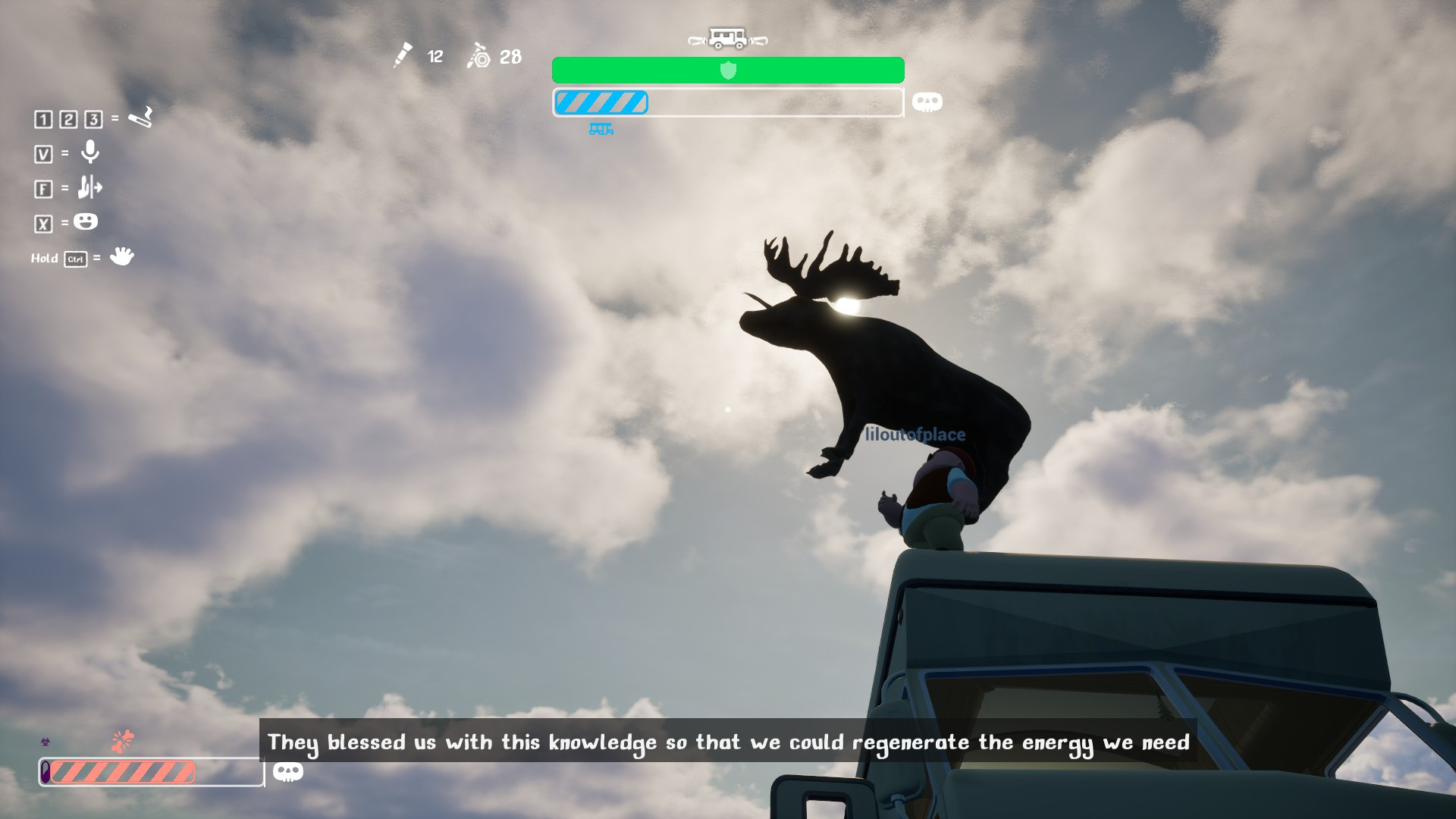Click the small blue RV progress marker
The width and height of the screenshot is (1456, 819).
[x=601, y=130]
